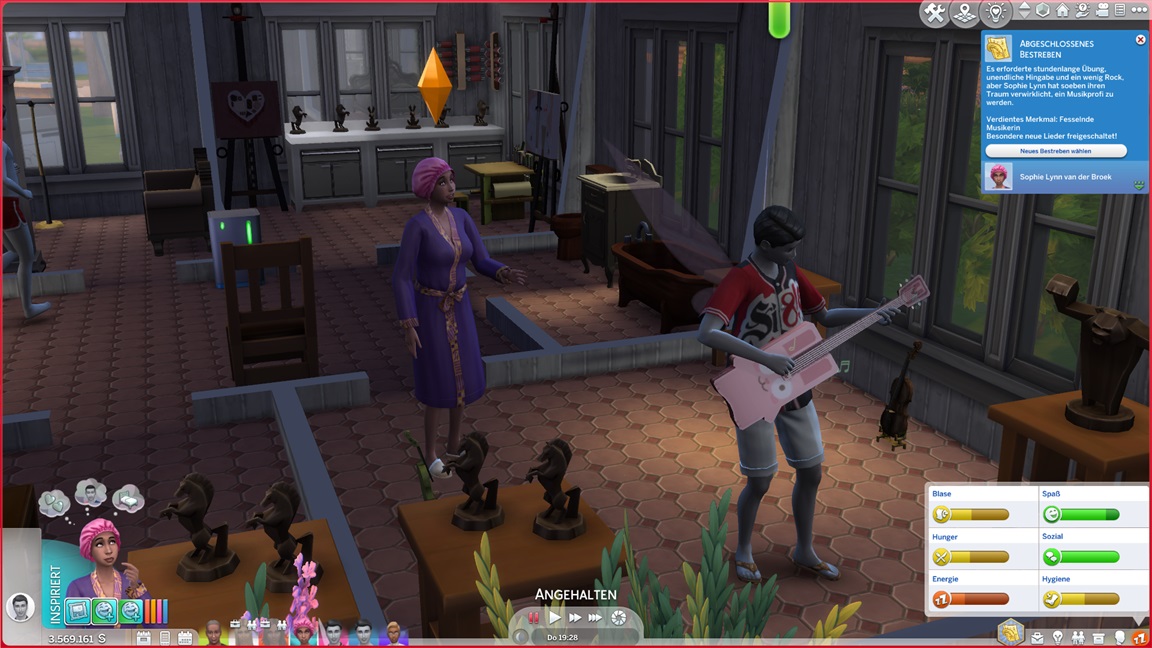This screenshot has height=648, width=1152.
Task: Set game speed to ultra speed
Action: (596, 618)
